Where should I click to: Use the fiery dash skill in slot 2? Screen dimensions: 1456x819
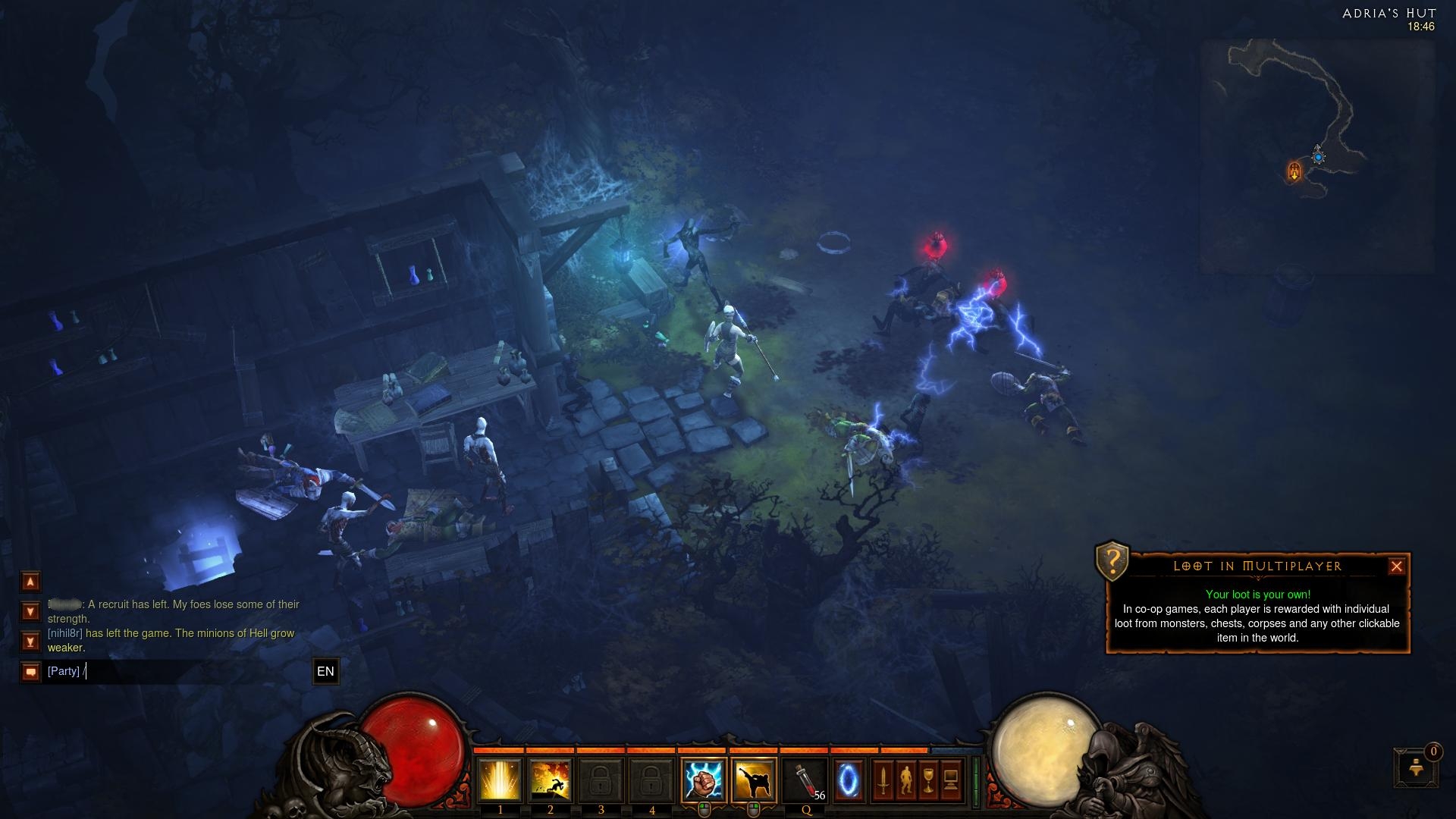click(551, 780)
